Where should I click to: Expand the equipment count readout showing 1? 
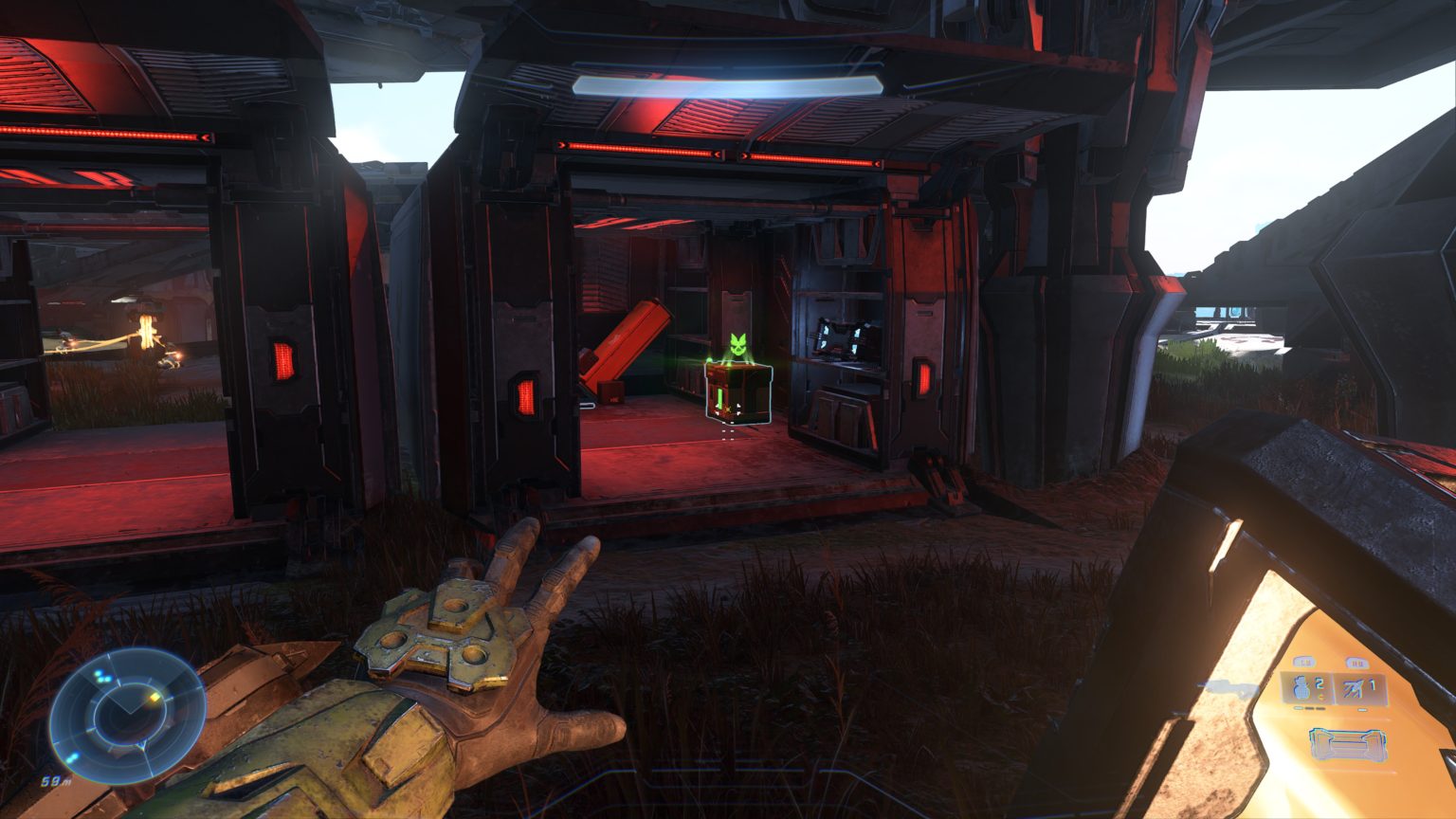coord(1374,683)
